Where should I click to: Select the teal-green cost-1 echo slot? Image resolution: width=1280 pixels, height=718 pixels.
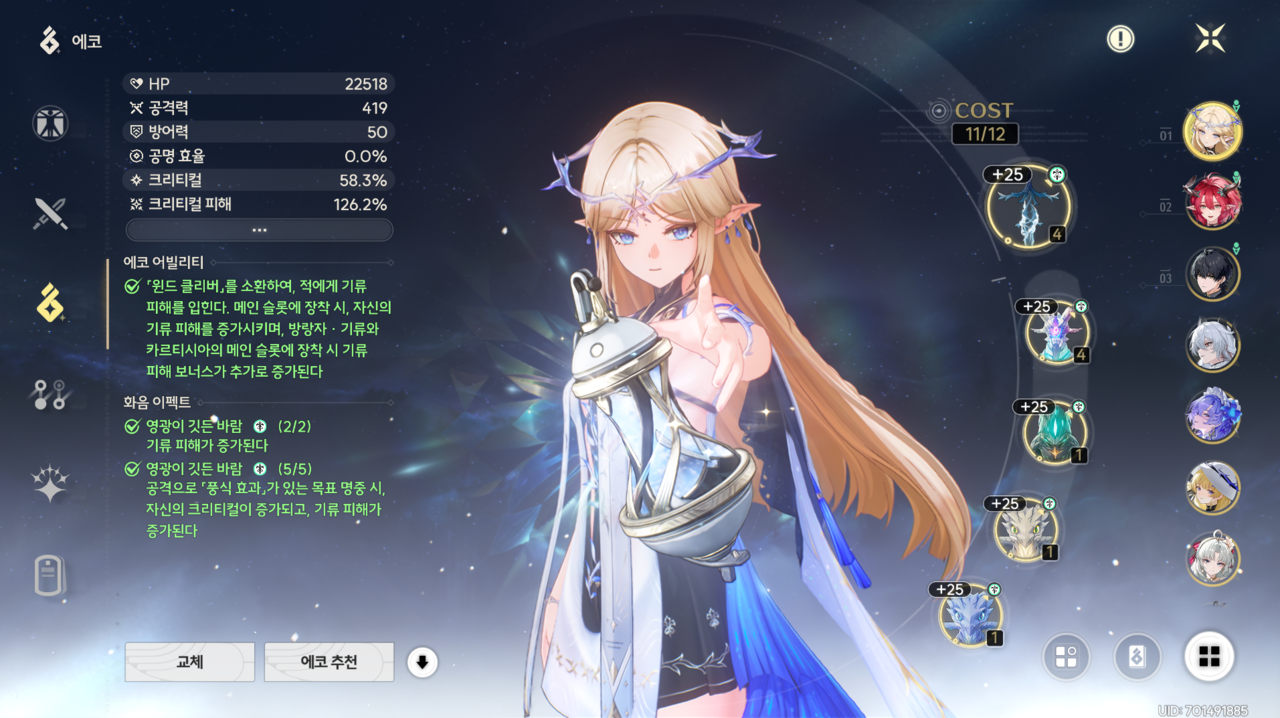pyautogui.click(x=1054, y=433)
